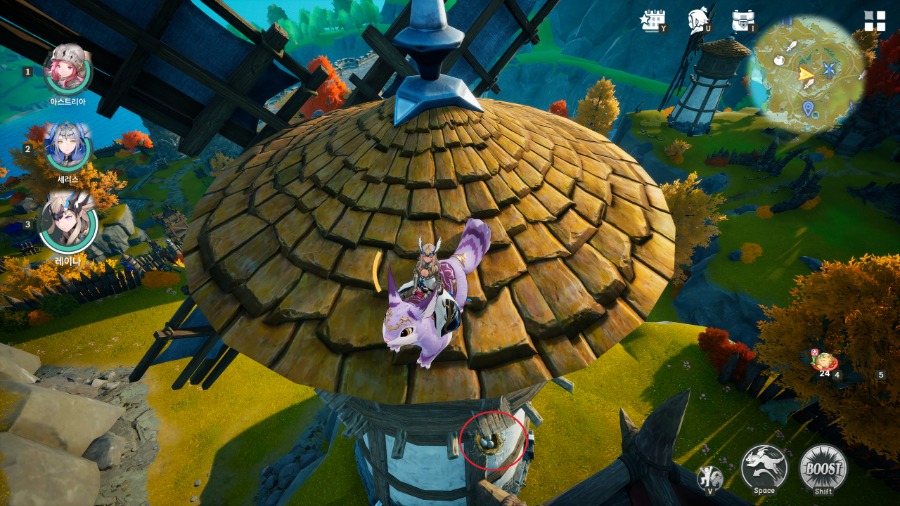Click the blue windmill marker on minimap
Viewport: 900px width, 506px height.
tap(830, 69)
